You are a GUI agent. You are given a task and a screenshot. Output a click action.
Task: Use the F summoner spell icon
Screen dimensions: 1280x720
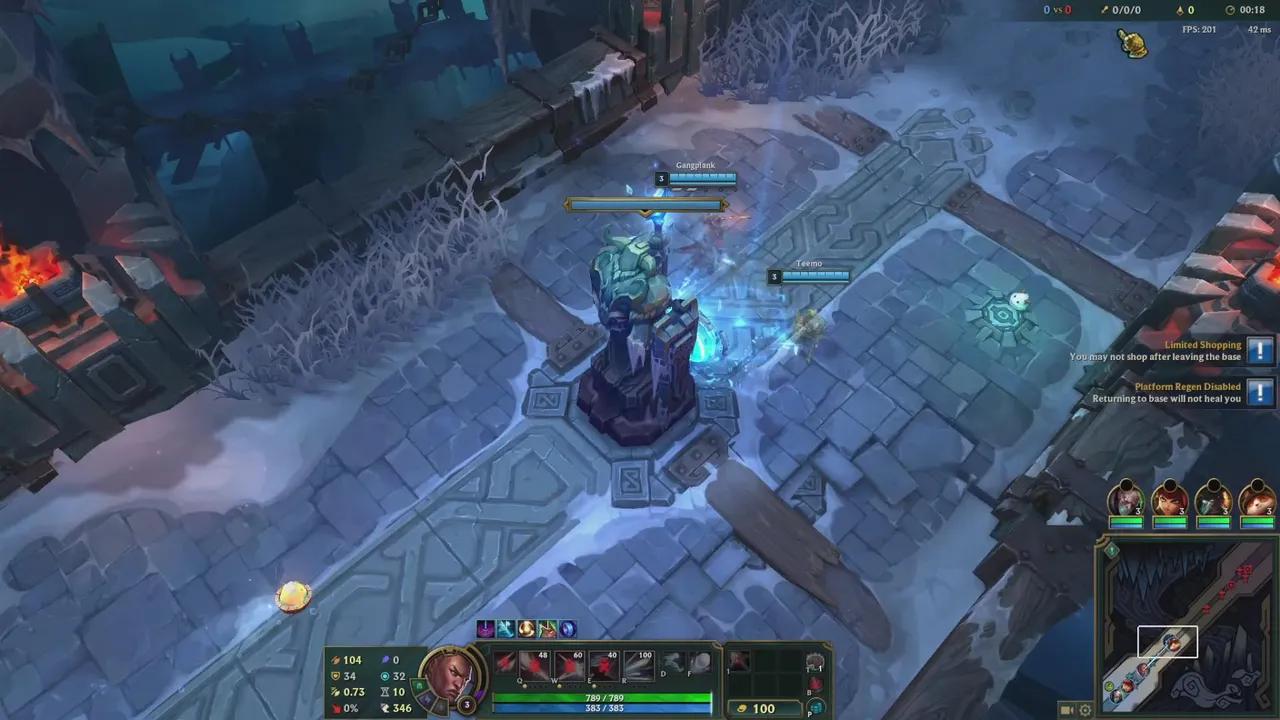700,663
